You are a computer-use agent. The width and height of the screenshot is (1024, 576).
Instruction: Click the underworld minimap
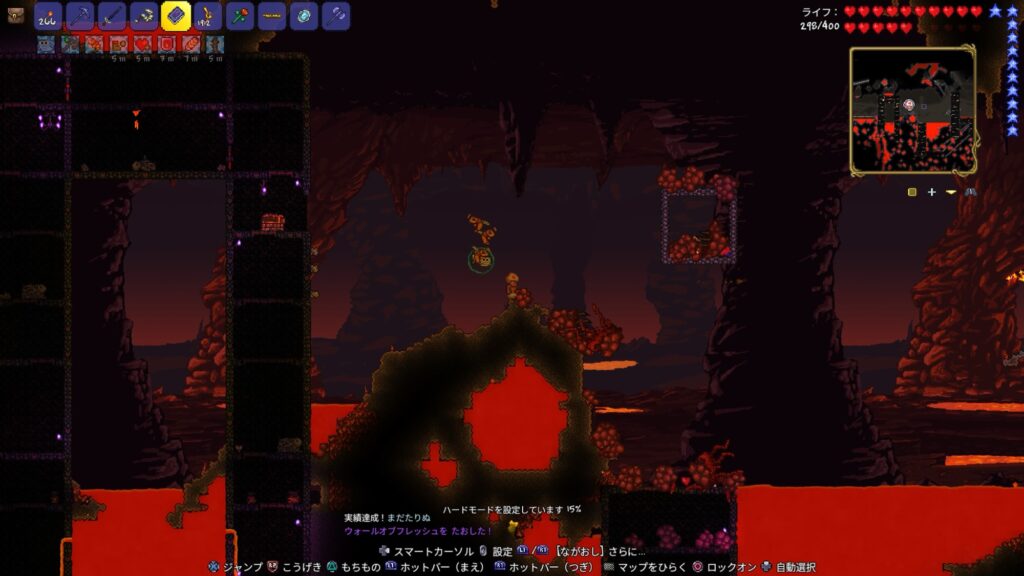[912, 110]
